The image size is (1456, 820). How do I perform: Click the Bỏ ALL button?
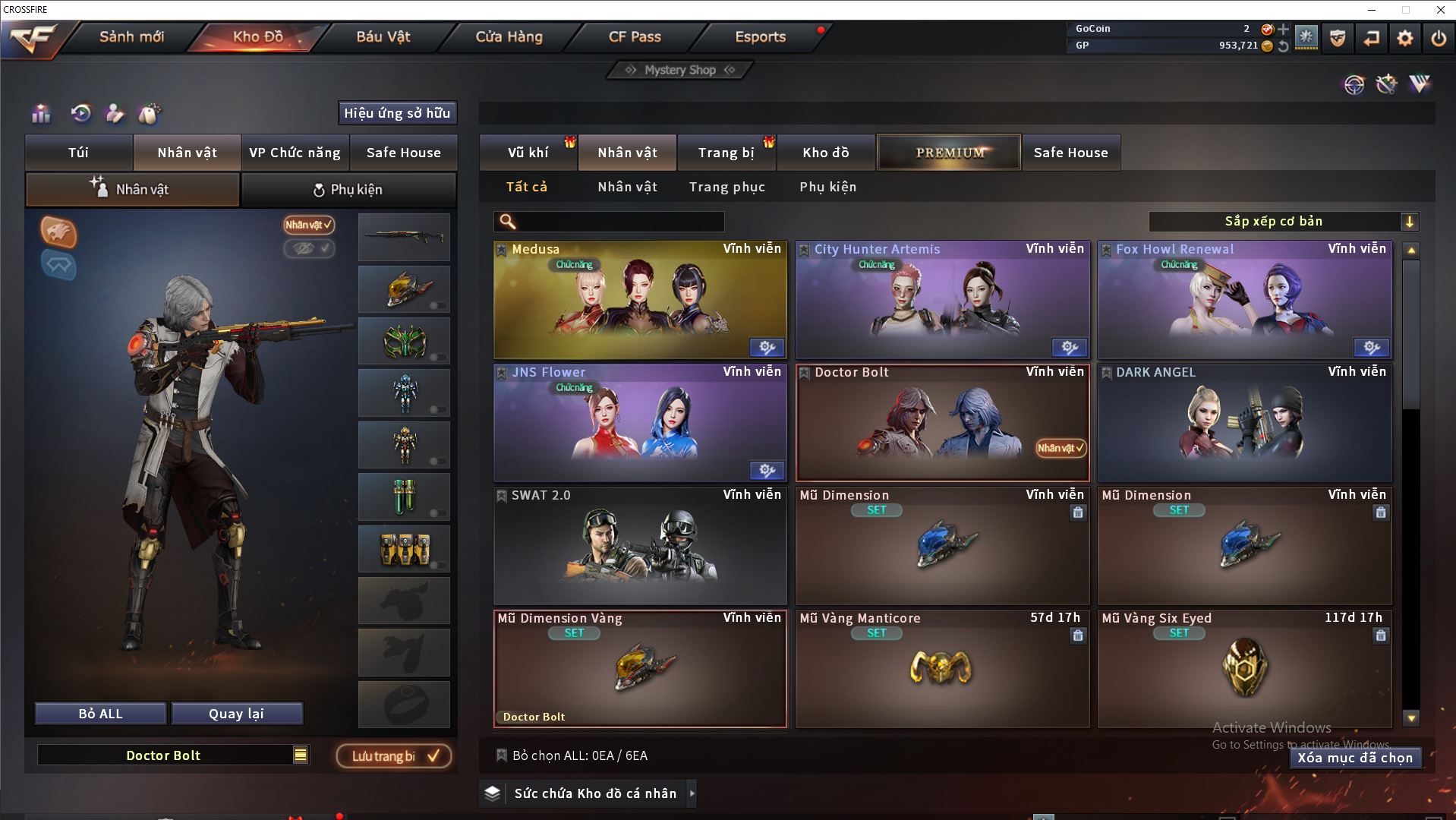pyautogui.click(x=100, y=714)
